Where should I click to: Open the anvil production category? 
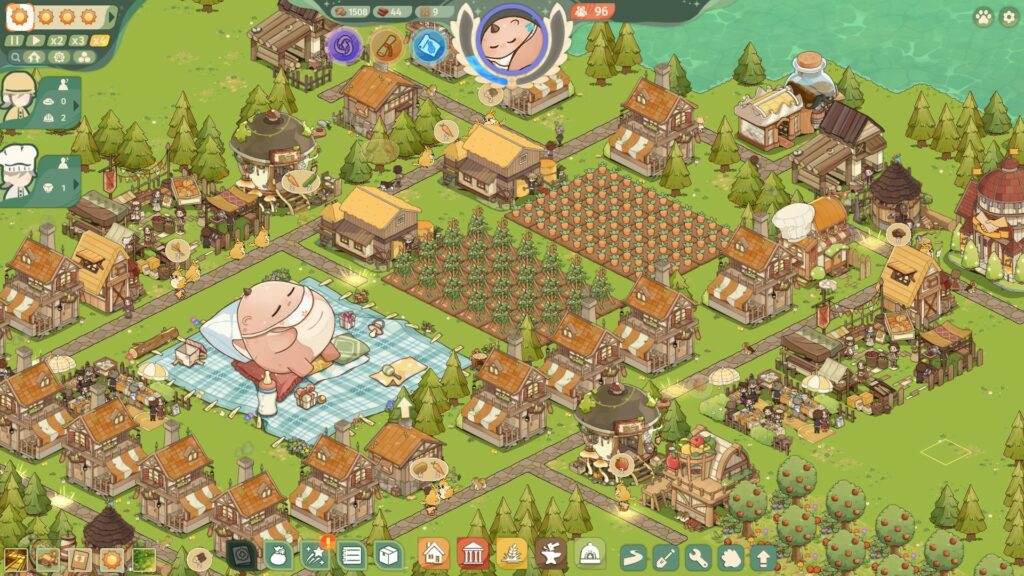[551, 553]
